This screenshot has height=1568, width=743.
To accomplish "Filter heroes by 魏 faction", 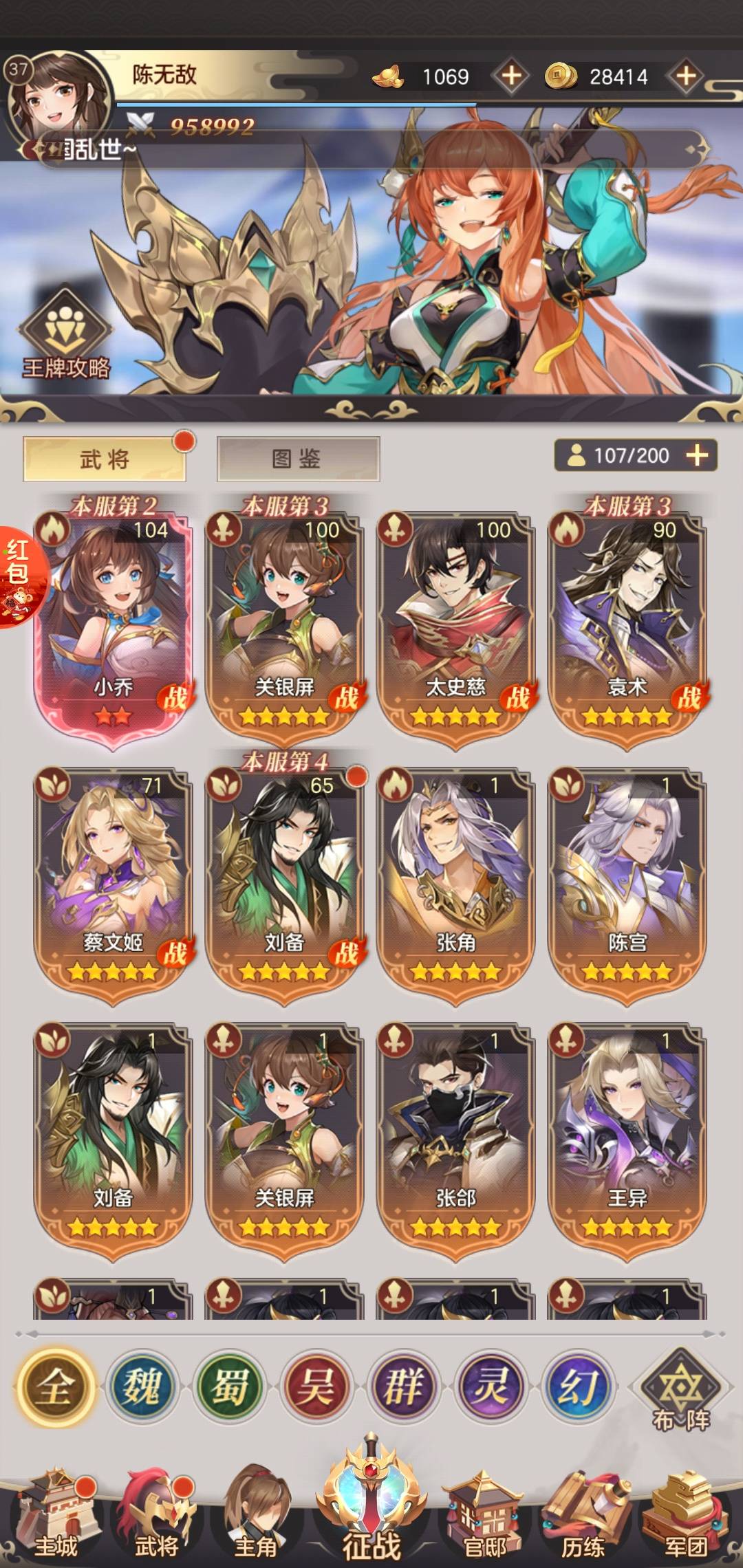I will coord(142,1386).
